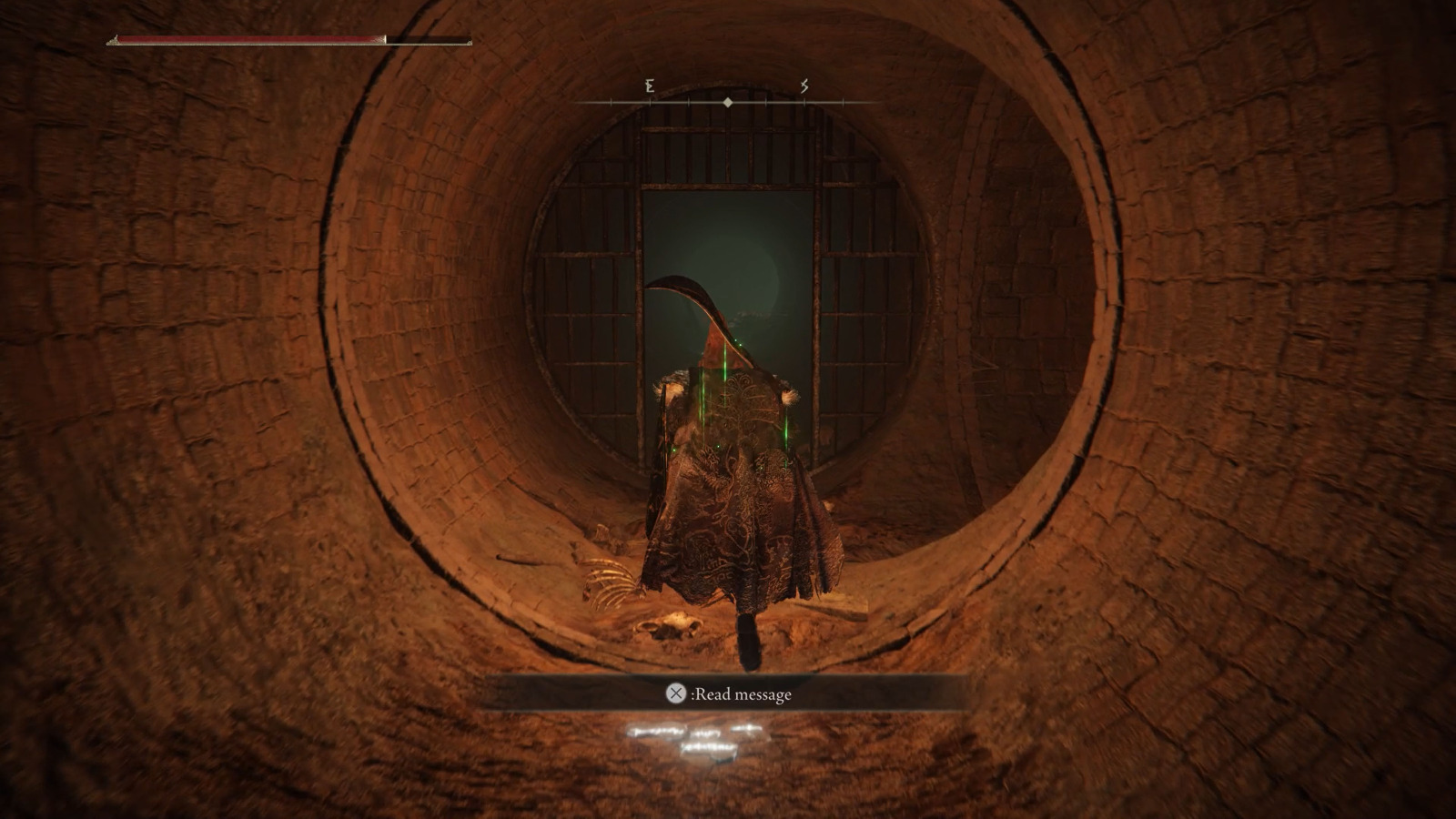The width and height of the screenshot is (1456, 819).
Task: Click the South rune on the compass
Action: tap(806, 88)
